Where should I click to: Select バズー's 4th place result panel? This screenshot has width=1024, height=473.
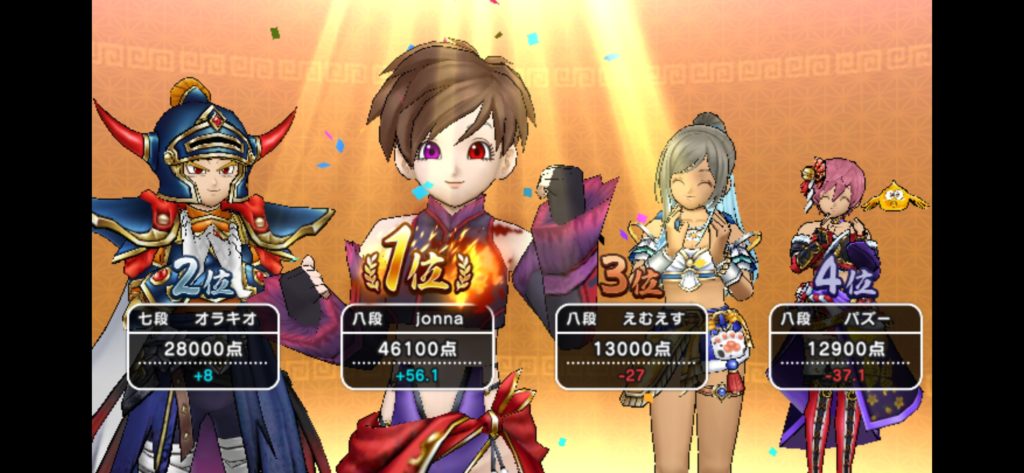(x=845, y=346)
